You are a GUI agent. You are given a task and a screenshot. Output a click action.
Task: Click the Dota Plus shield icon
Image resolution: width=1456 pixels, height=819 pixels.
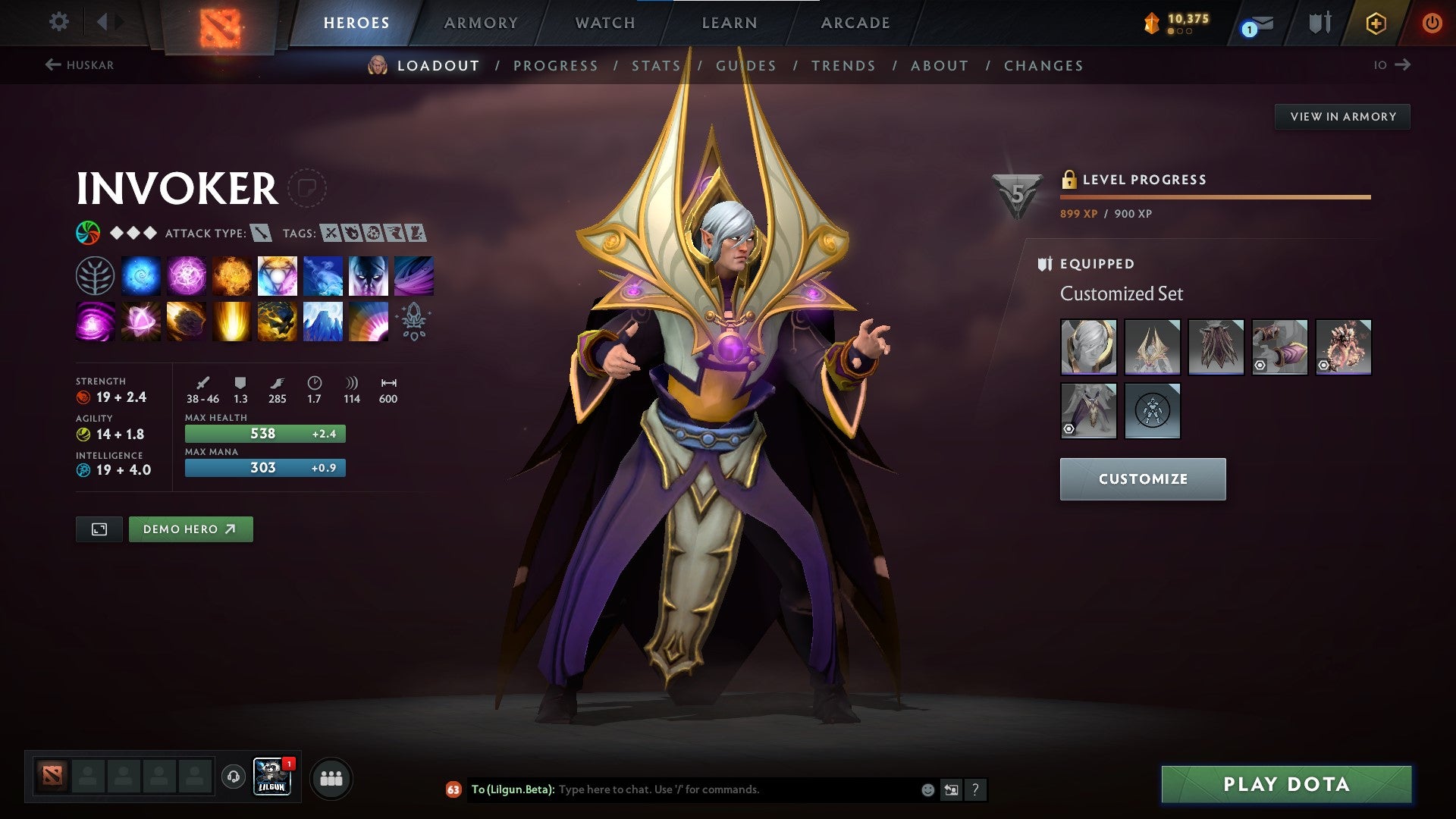tap(1376, 23)
